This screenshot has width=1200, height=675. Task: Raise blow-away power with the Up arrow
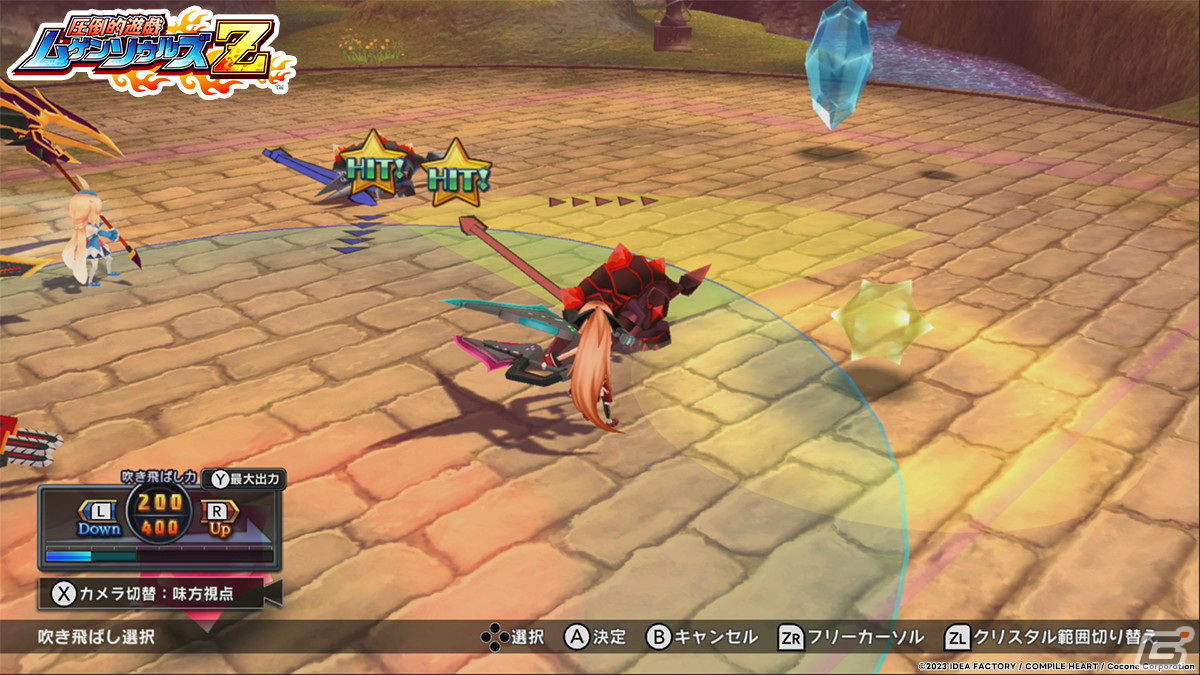click(x=216, y=517)
